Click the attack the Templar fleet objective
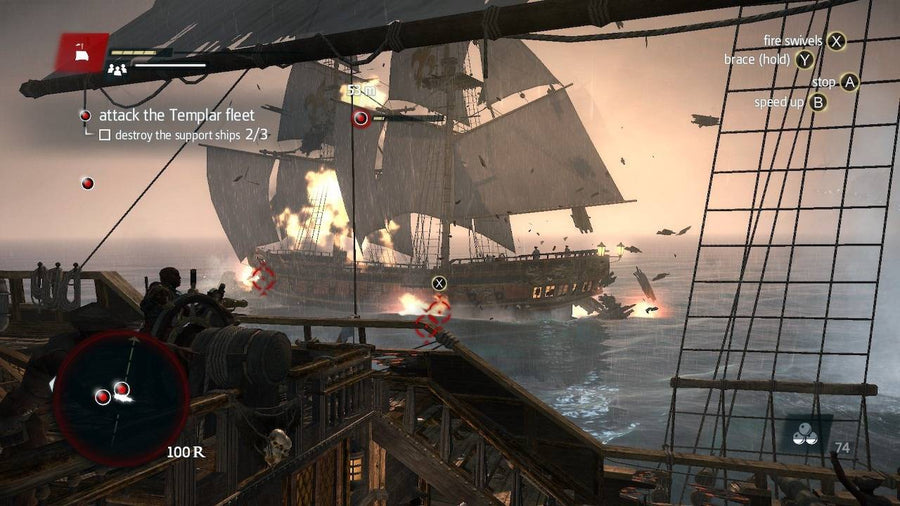The image size is (900, 506). click(177, 115)
